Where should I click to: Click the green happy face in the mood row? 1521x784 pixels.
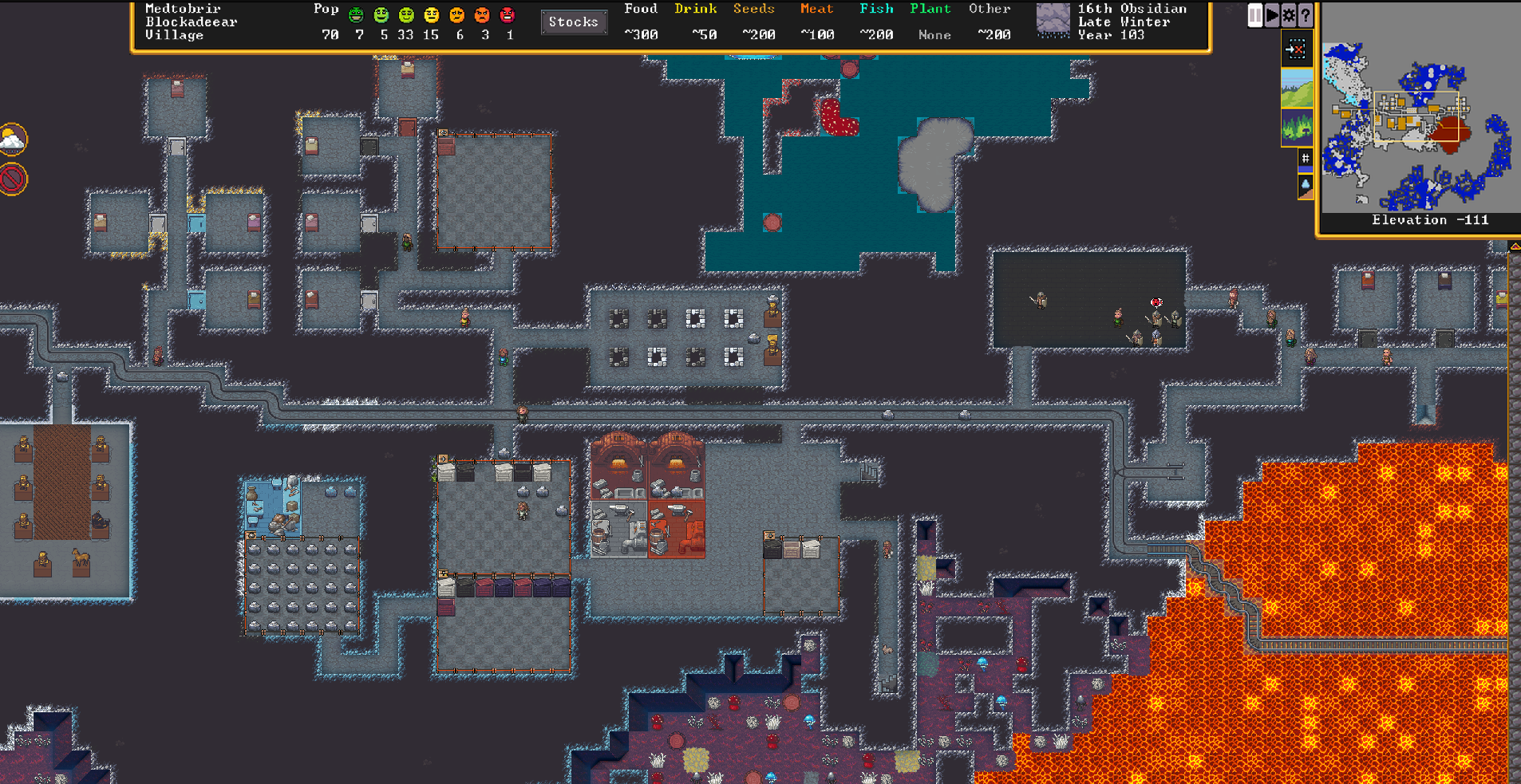coord(355,14)
